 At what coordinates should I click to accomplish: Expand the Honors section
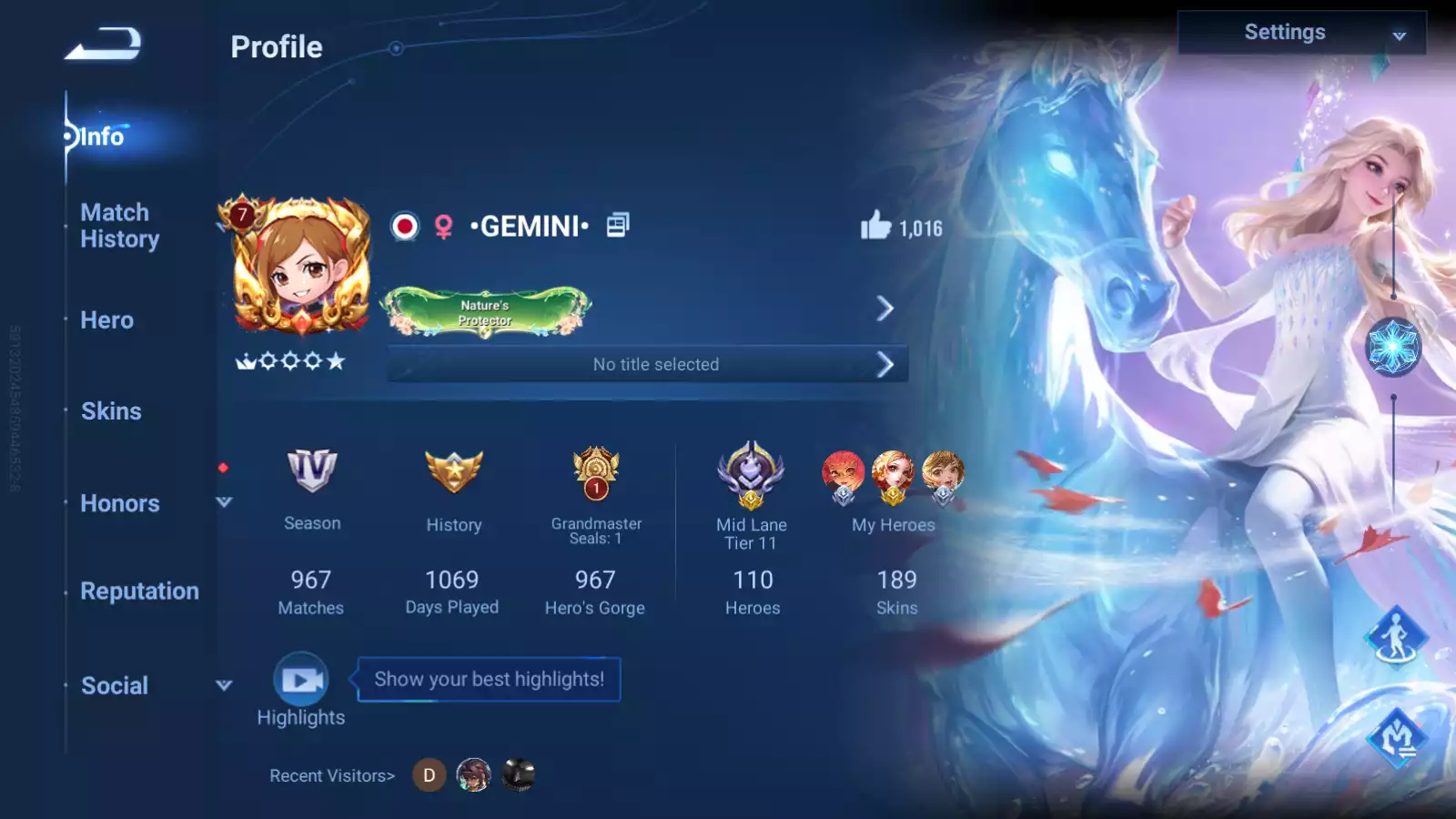tap(224, 502)
